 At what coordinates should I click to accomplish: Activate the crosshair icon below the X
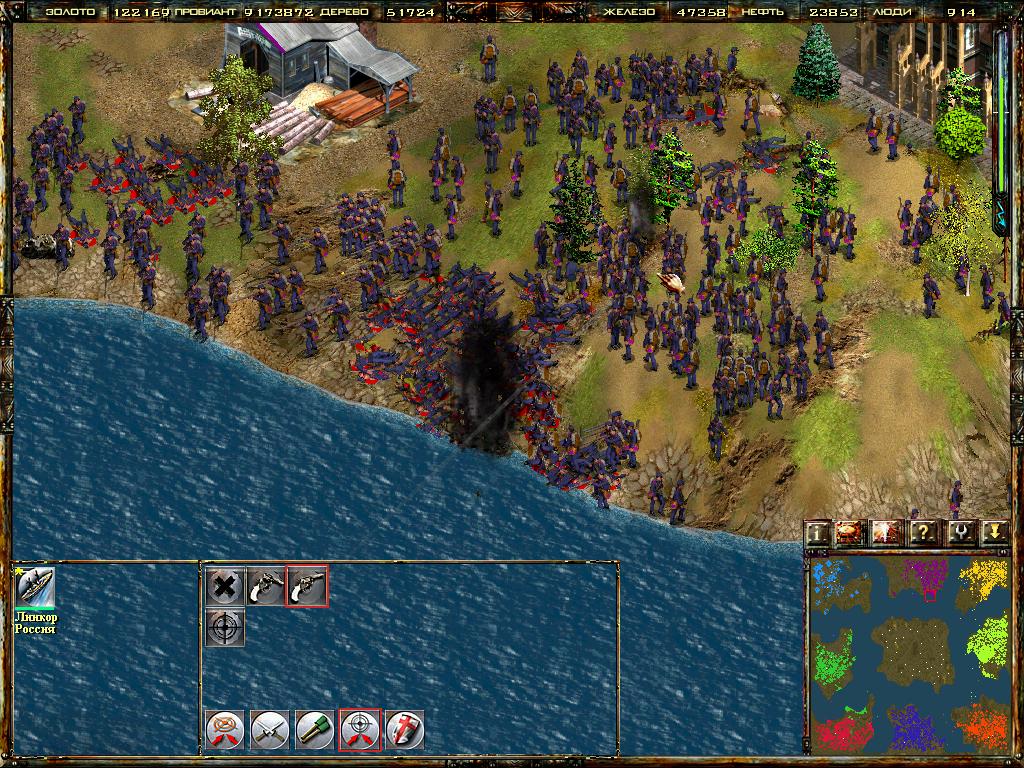point(225,628)
